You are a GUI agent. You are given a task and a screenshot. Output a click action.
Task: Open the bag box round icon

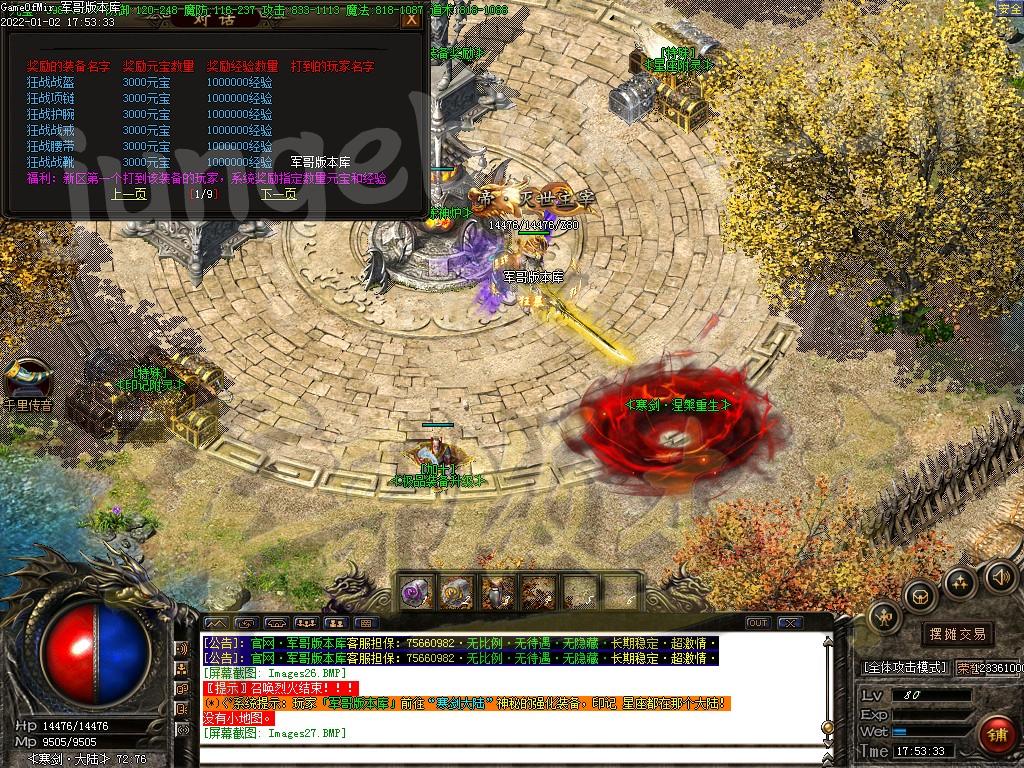coord(920,597)
